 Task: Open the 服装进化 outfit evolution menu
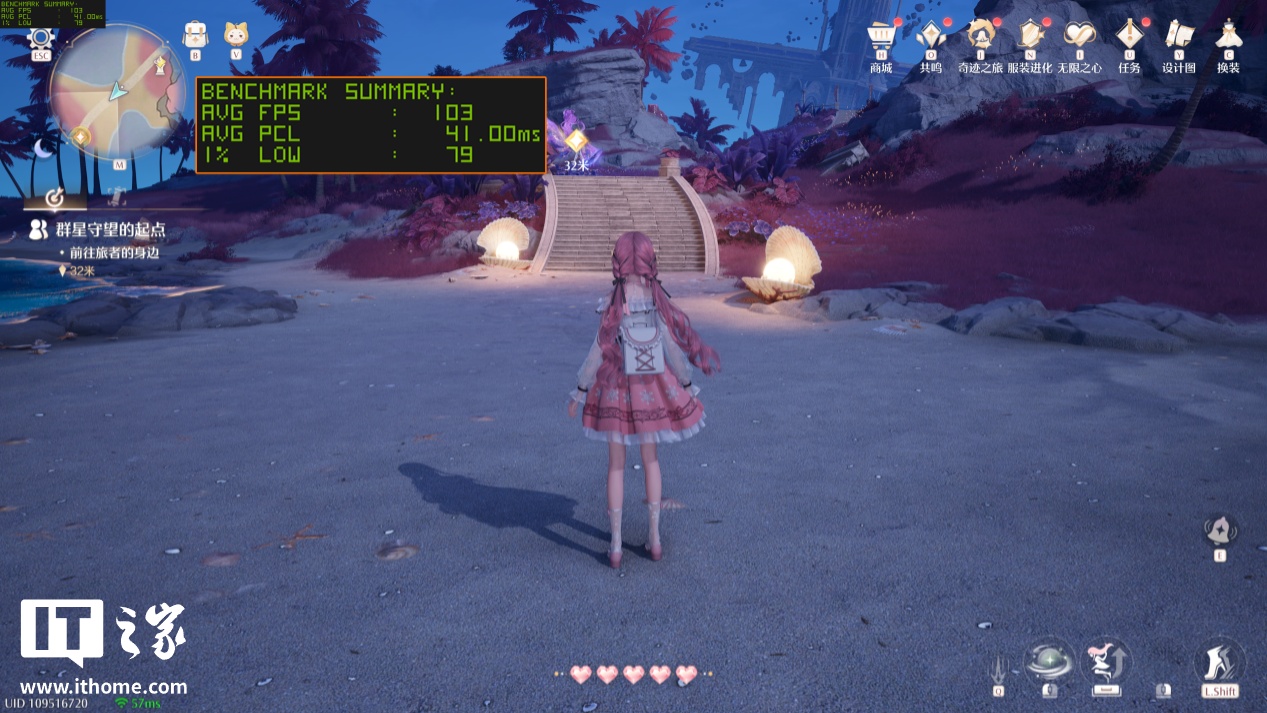tap(1029, 36)
